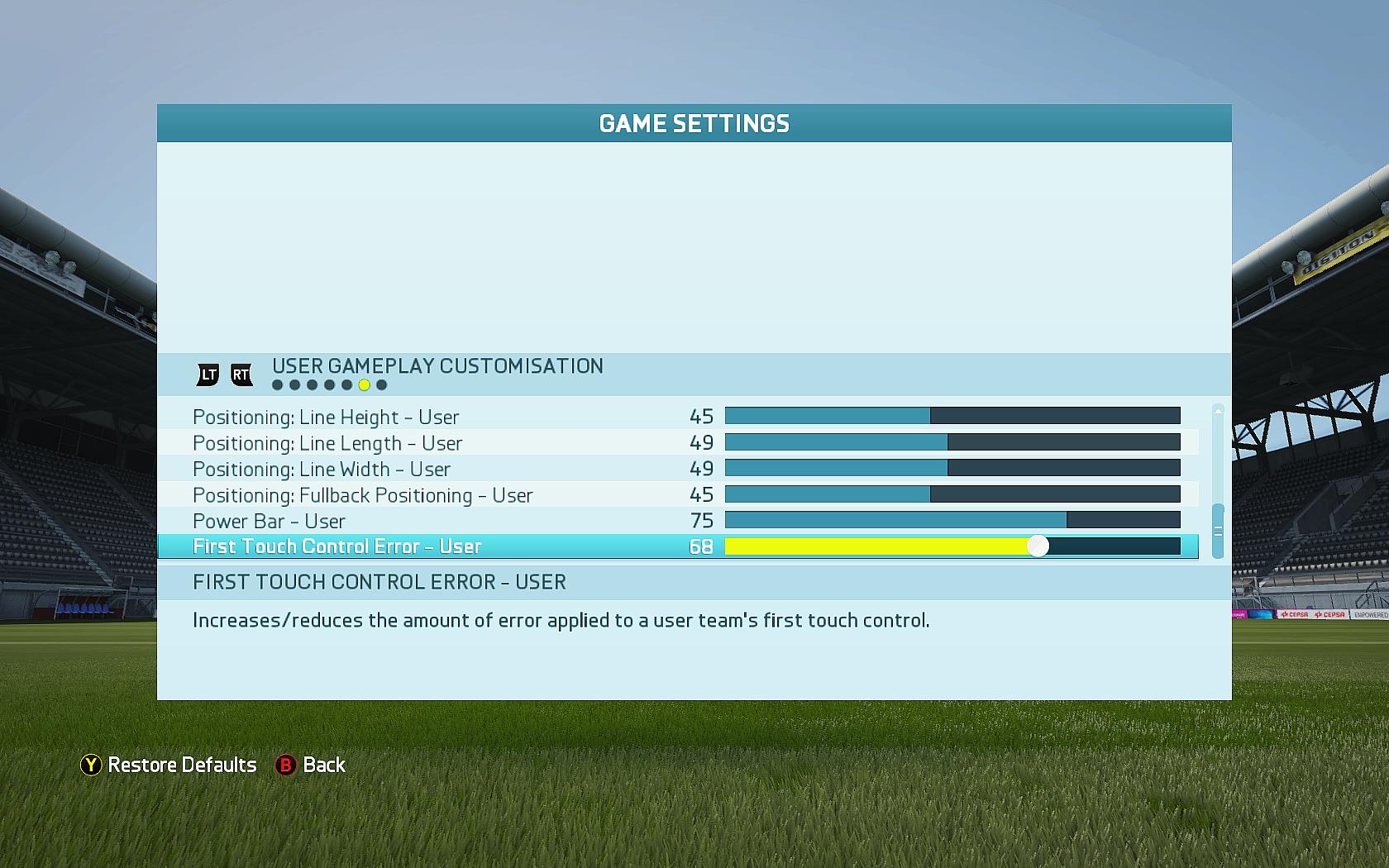Viewport: 1389px width, 868px height.
Task: Switch to the last settings page dot
Action: 381,385
